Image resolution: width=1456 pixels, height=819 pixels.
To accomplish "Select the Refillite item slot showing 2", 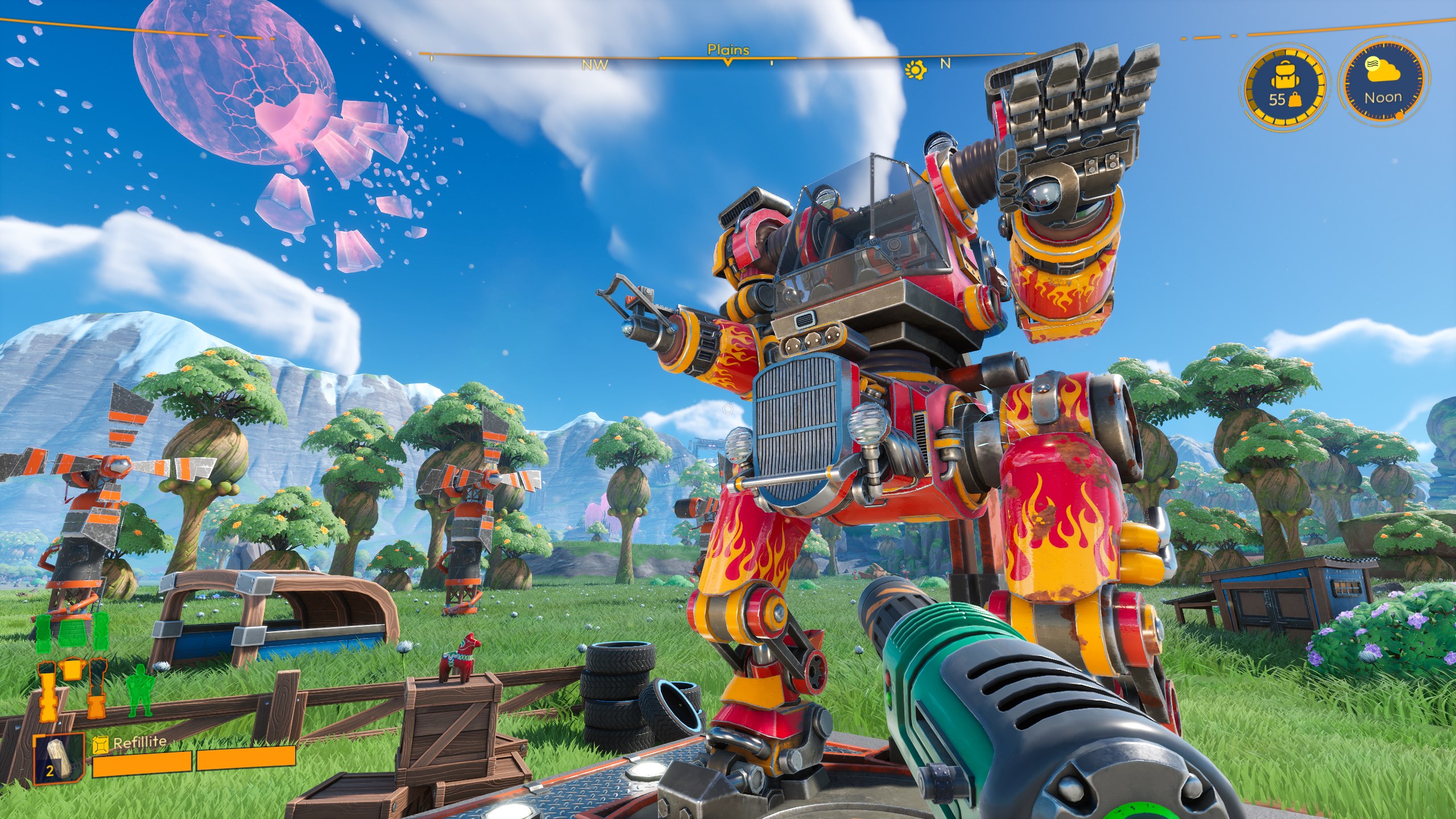I will [x=57, y=756].
